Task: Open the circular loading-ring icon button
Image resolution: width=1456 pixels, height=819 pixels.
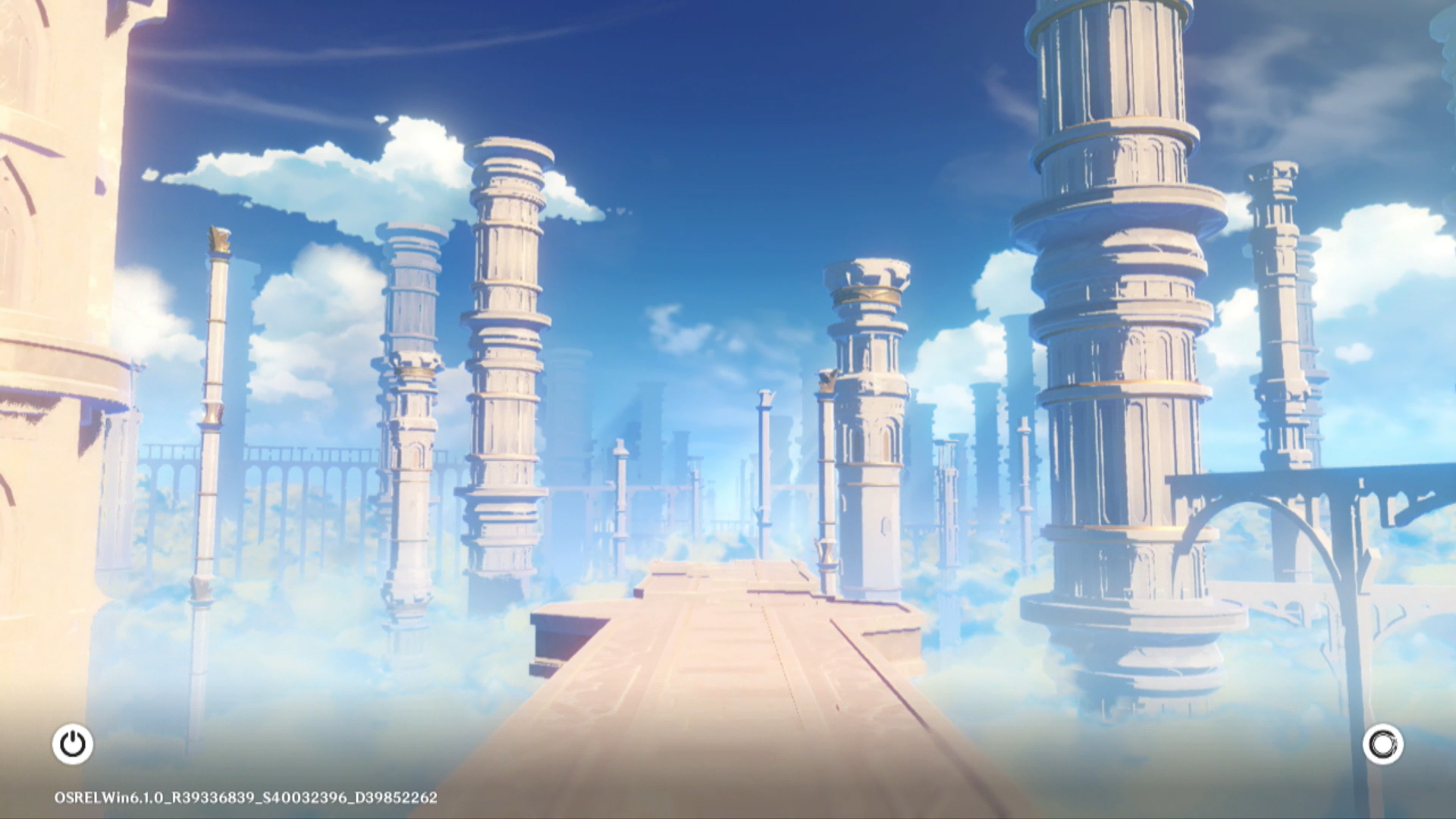Action: tap(1382, 744)
